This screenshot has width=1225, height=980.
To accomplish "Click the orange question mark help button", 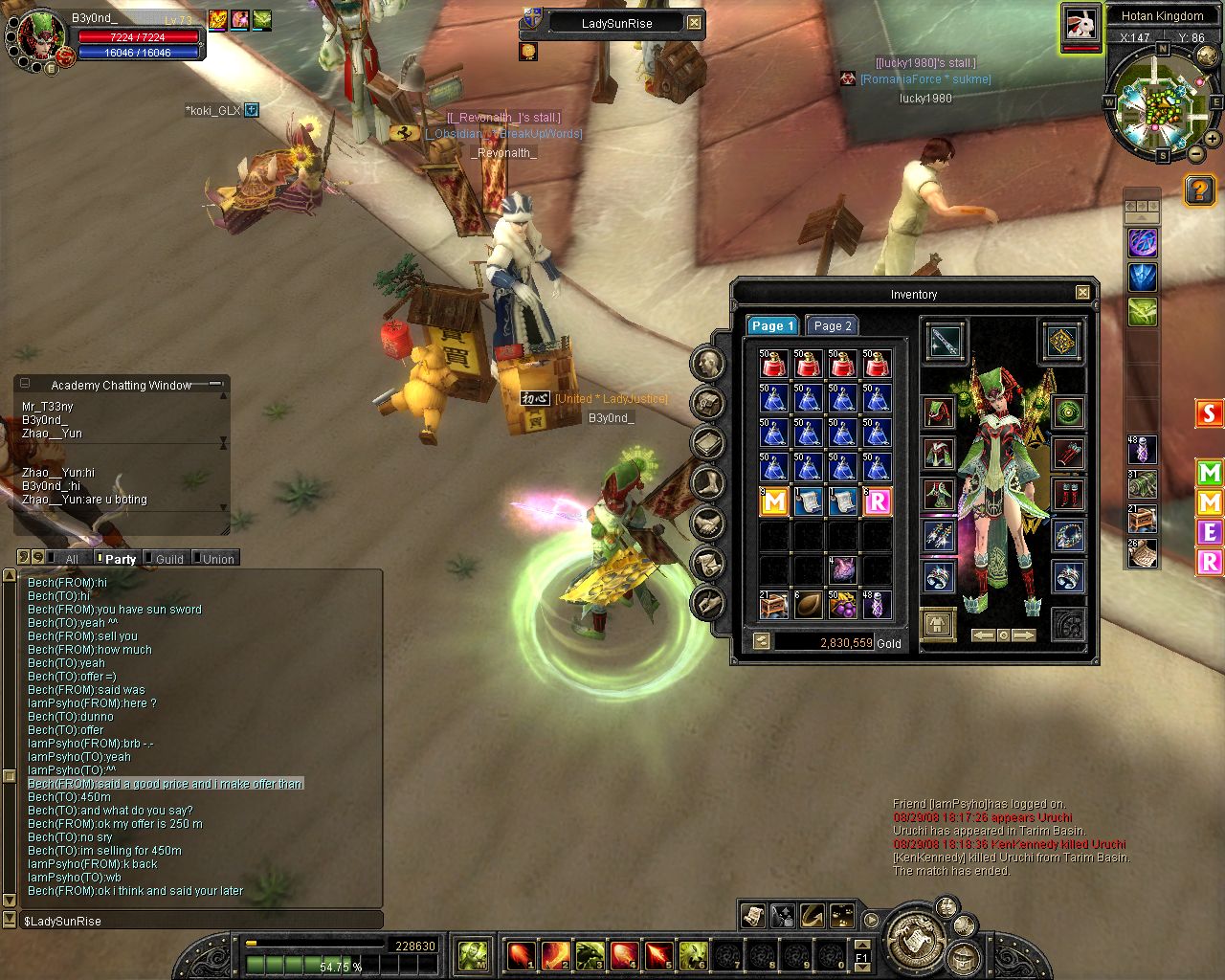I will [x=1199, y=190].
